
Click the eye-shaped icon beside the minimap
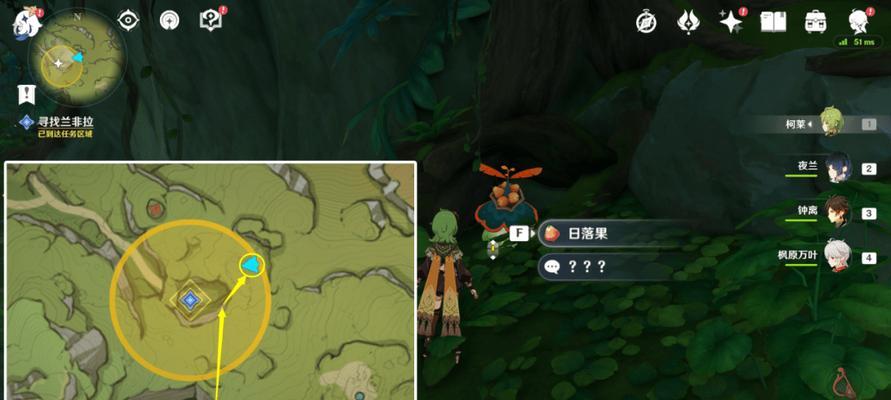130,19
